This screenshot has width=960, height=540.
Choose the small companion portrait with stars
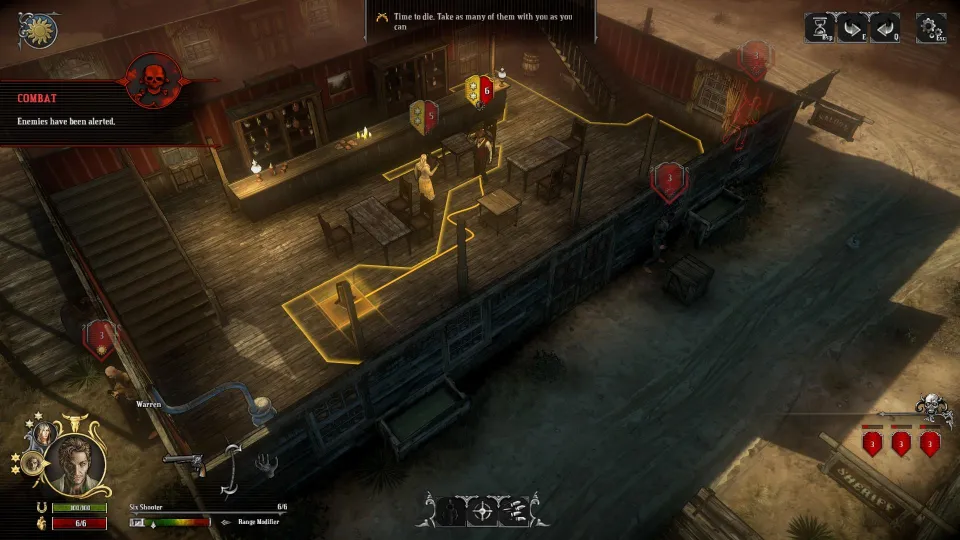(x=30, y=463)
